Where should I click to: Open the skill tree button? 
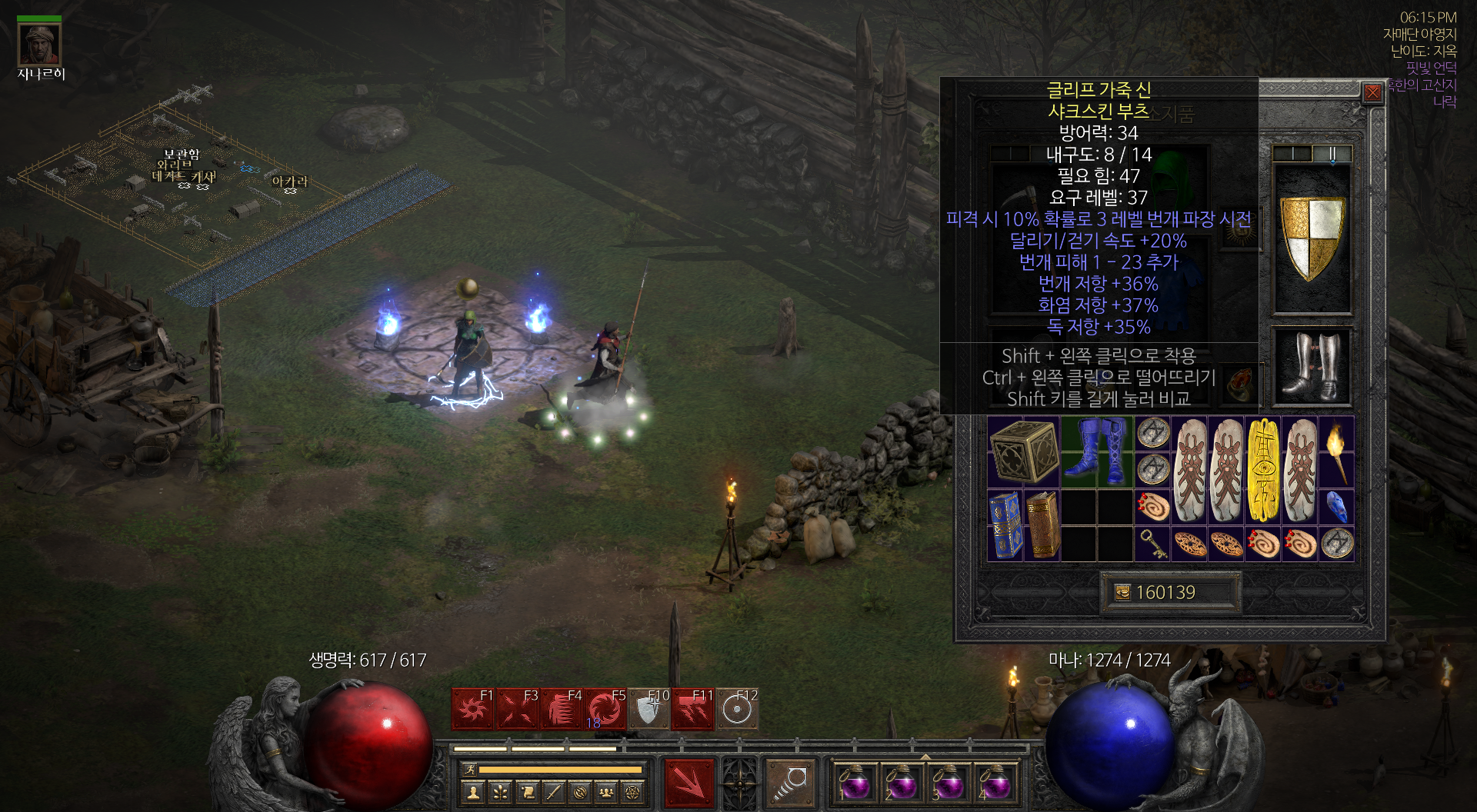click(501, 792)
